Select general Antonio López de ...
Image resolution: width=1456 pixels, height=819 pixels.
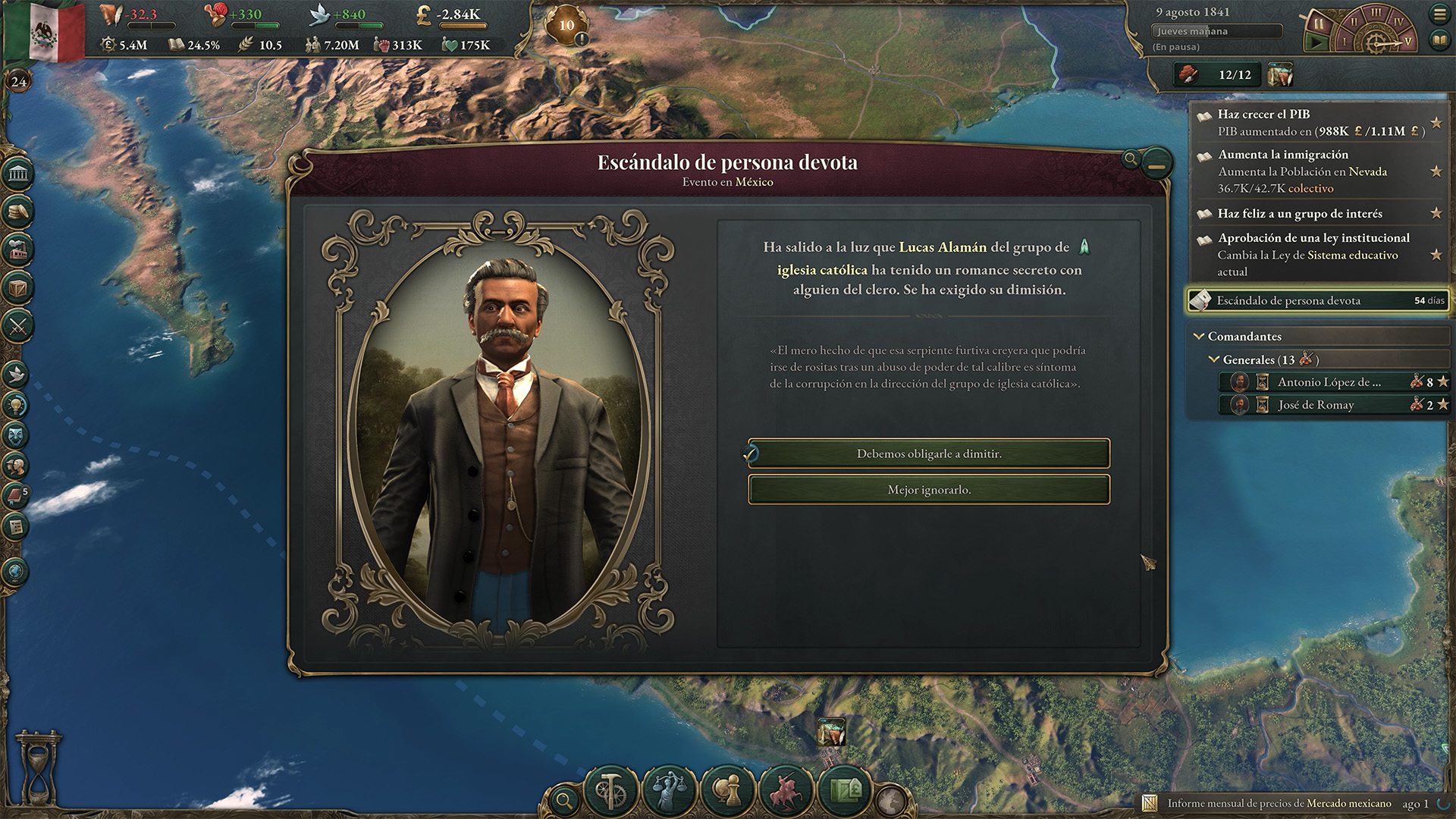point(1329,382)
